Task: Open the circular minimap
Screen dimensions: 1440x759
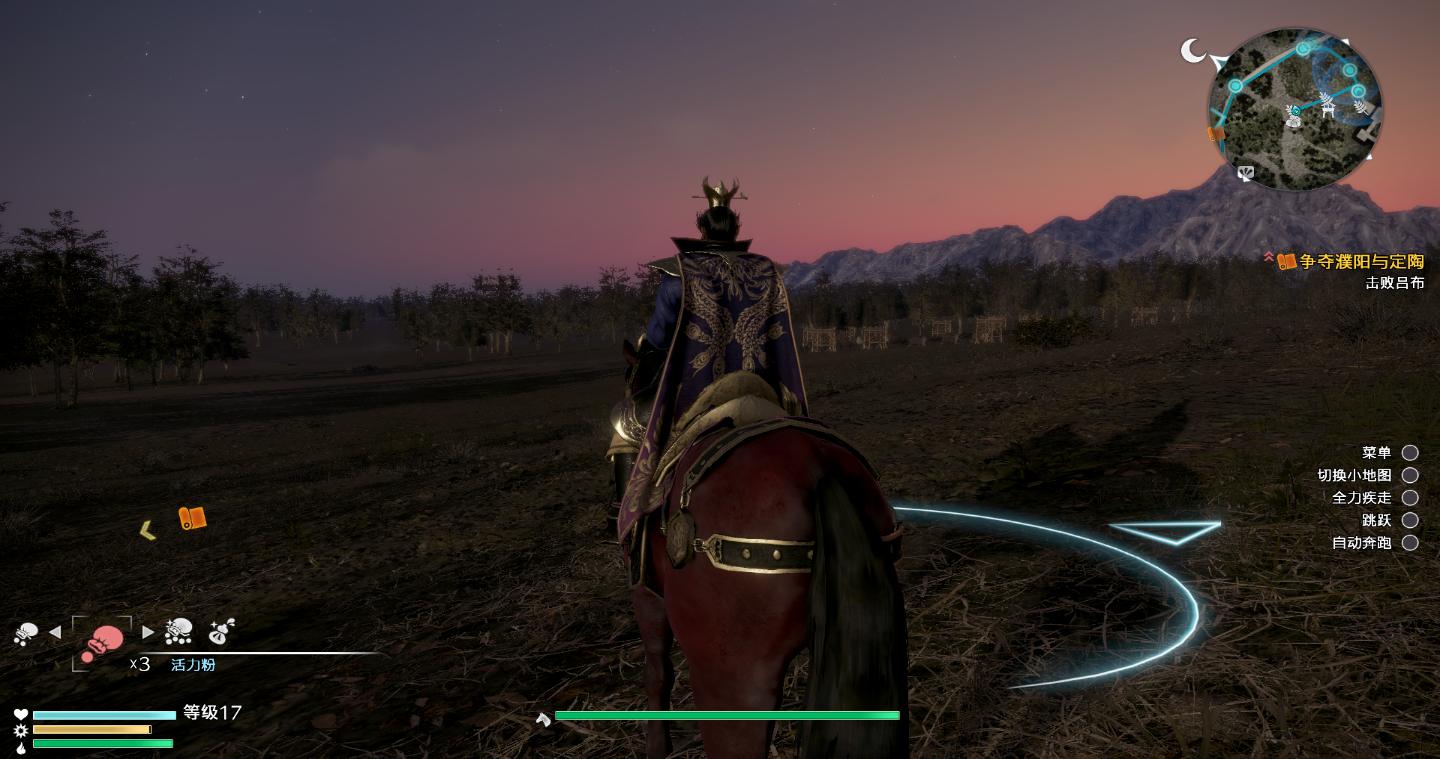Action: click(1295, 110)
